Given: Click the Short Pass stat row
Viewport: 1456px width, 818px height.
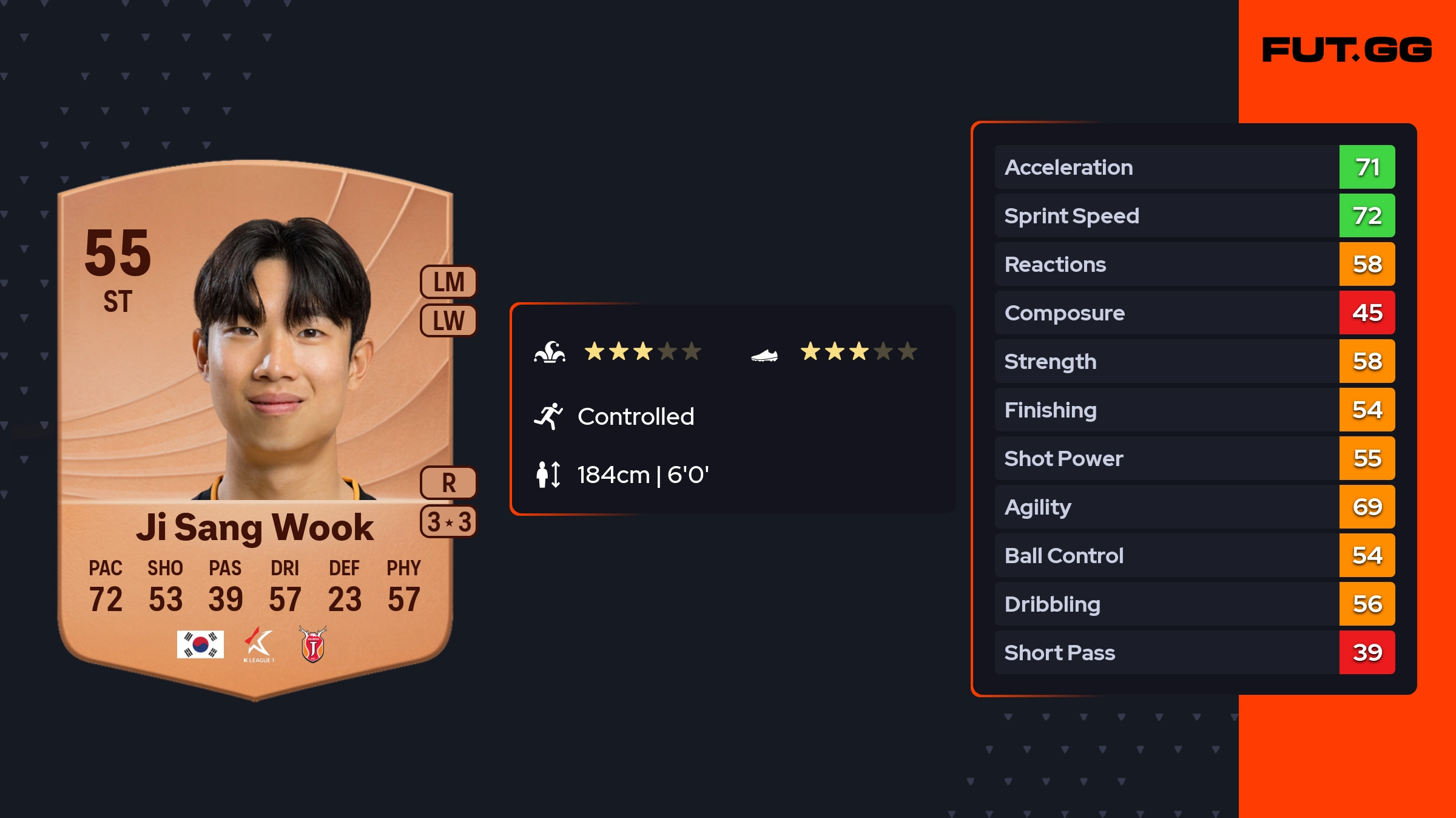Looking at the screenshot, I should pyautogui.click(x=1194, y=652).
